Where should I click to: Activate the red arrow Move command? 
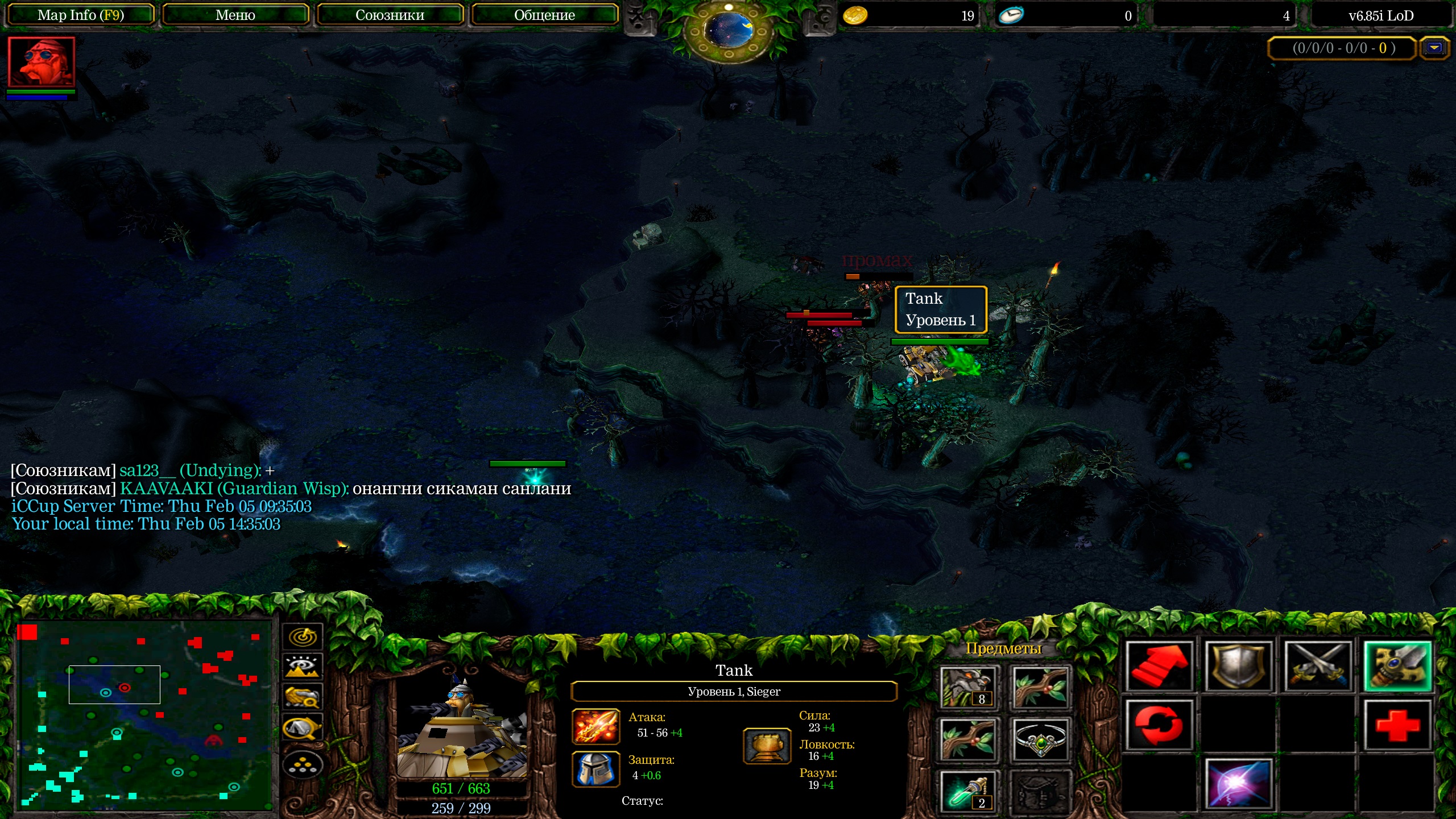tap(1159, 667)
